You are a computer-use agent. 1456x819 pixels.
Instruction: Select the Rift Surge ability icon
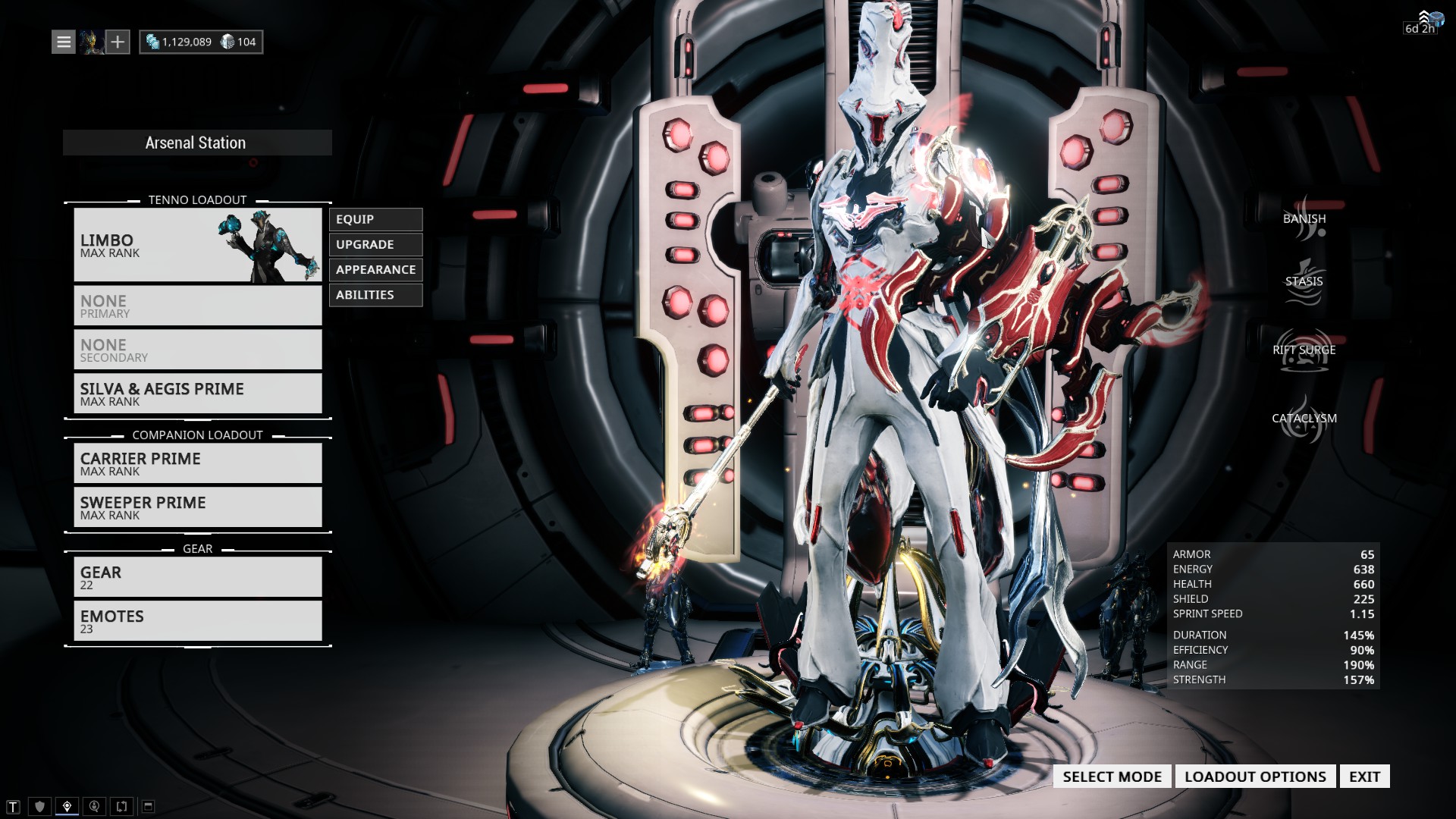[x=1304, y=350]
